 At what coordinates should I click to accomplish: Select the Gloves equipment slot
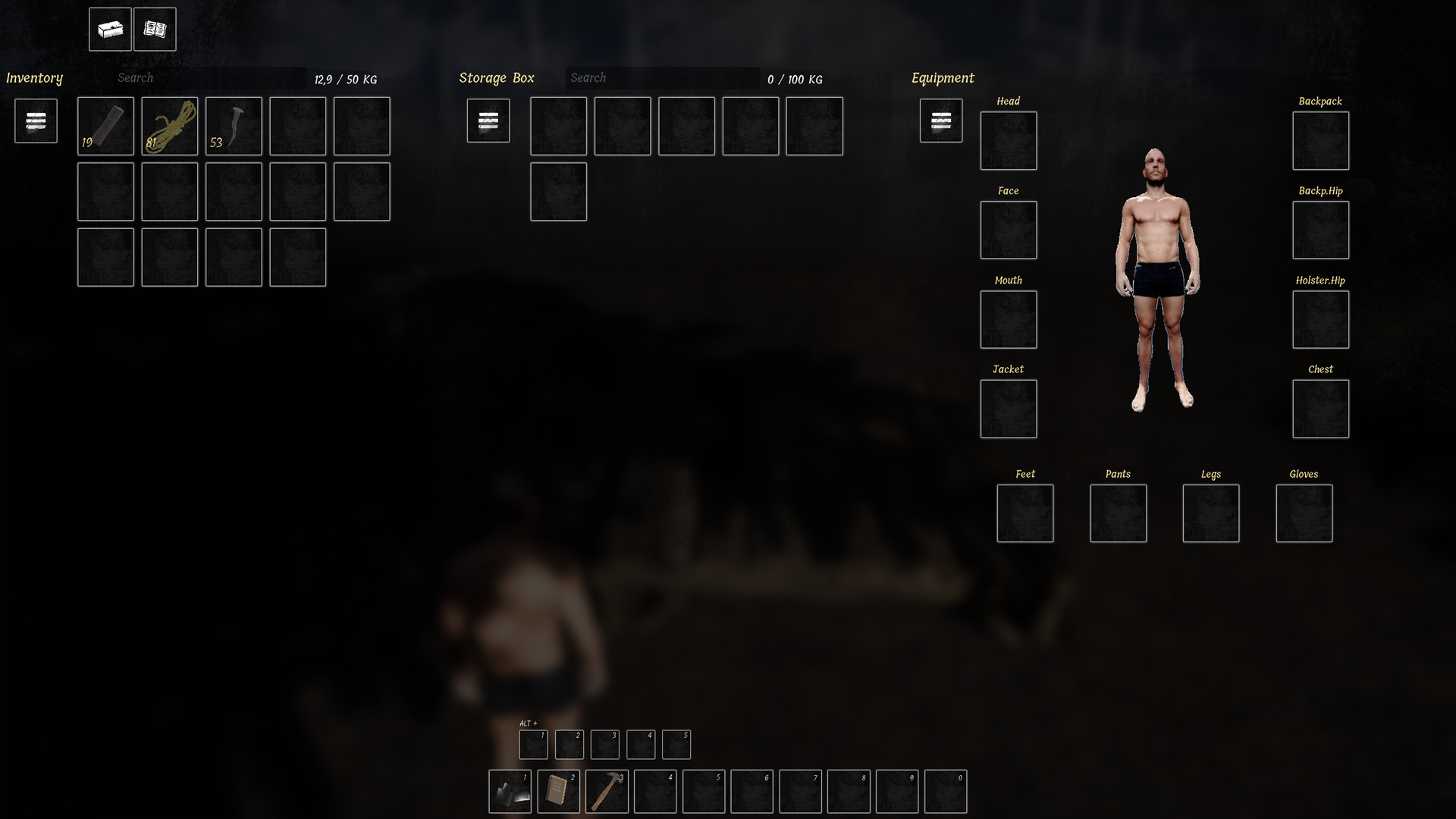tap(1304, 513)
